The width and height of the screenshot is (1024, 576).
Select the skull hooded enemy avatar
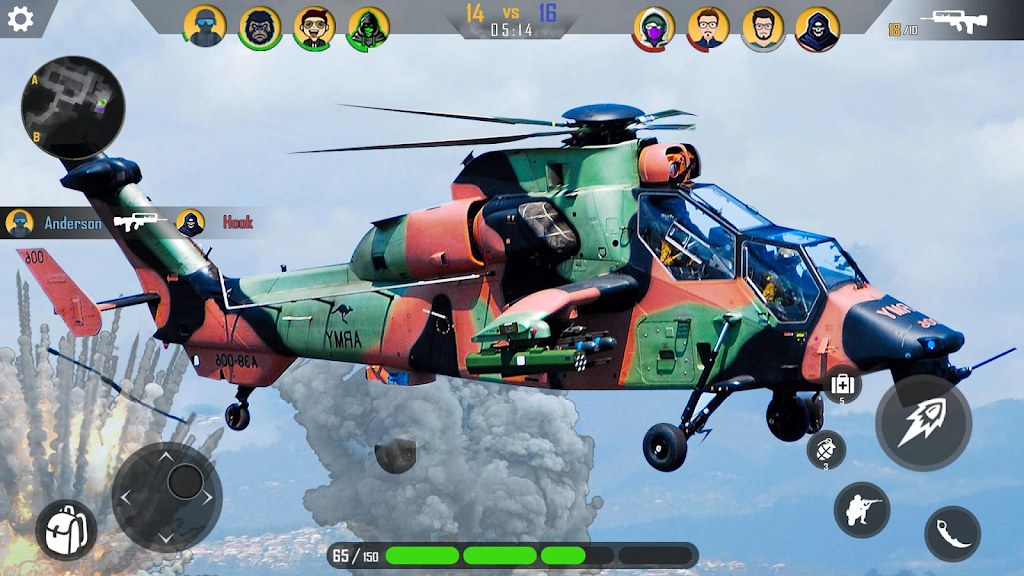[817, 28]
